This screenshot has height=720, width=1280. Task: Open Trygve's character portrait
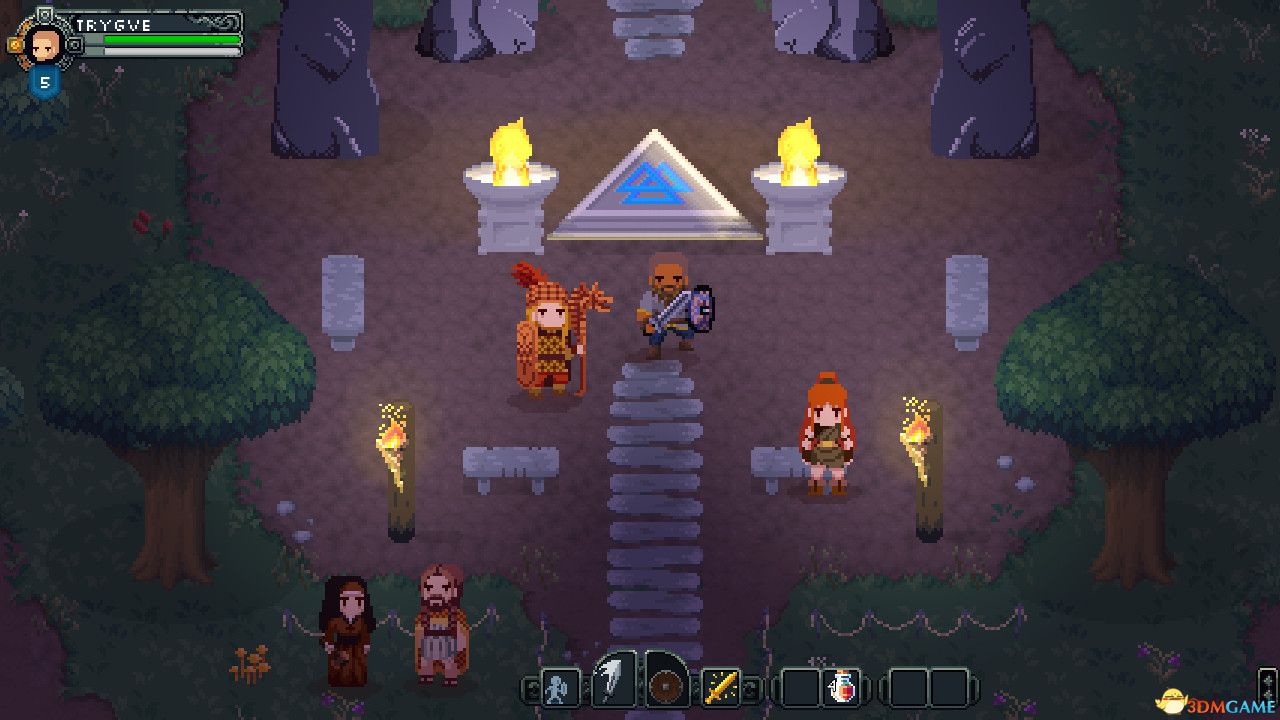click(x=45, y=45)
